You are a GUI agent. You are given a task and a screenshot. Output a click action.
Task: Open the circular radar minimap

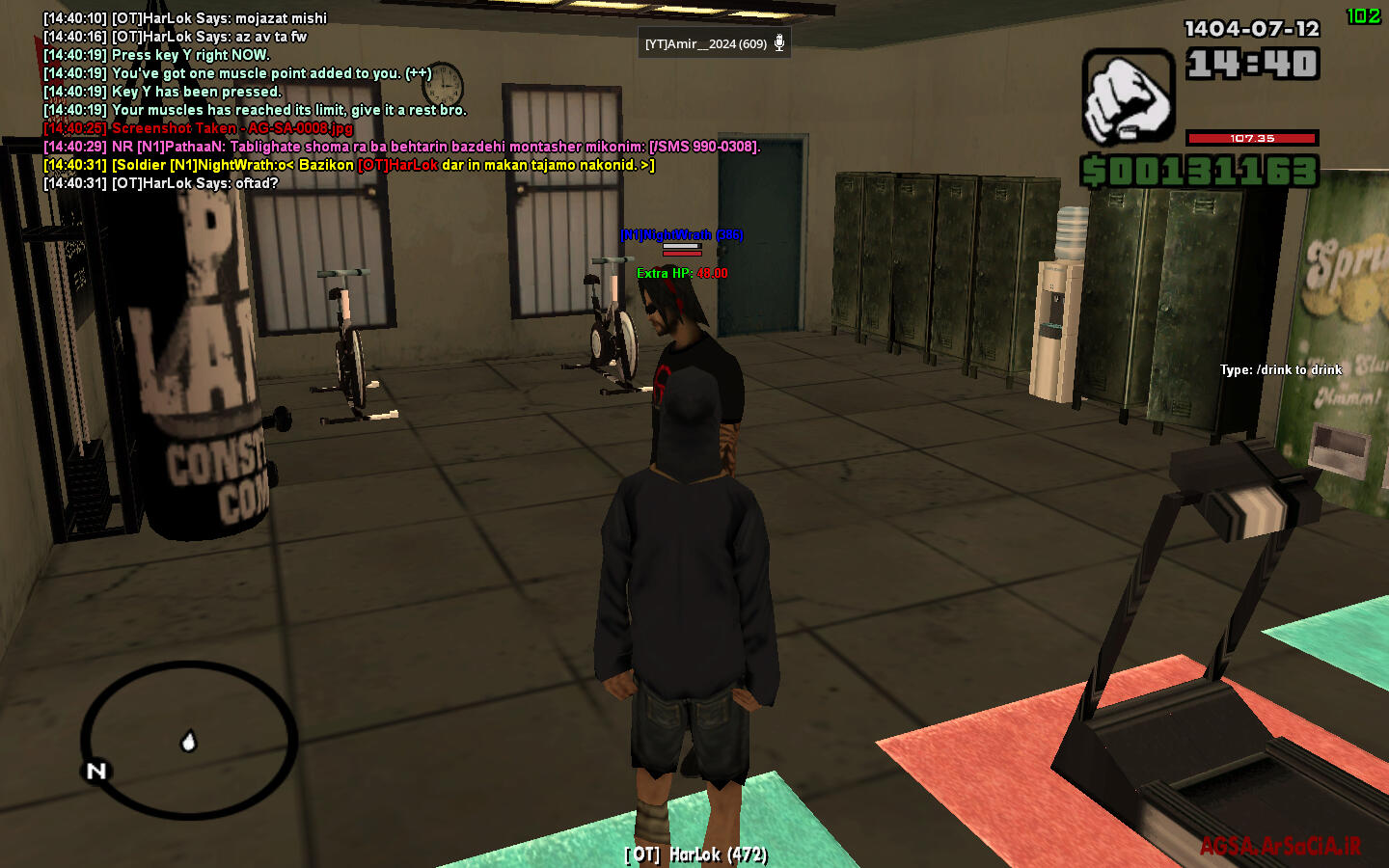189,740
